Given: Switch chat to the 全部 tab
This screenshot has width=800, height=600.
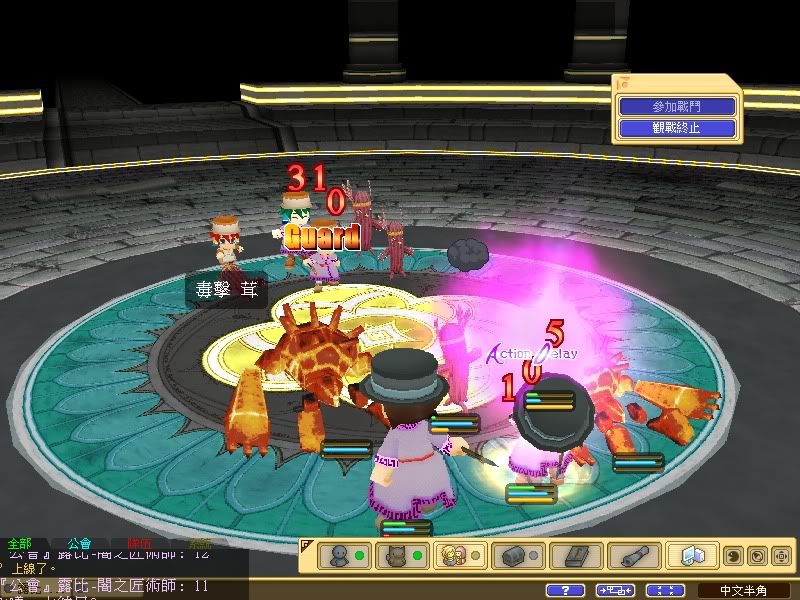Looking at the screenshot, I should point(20,544).
